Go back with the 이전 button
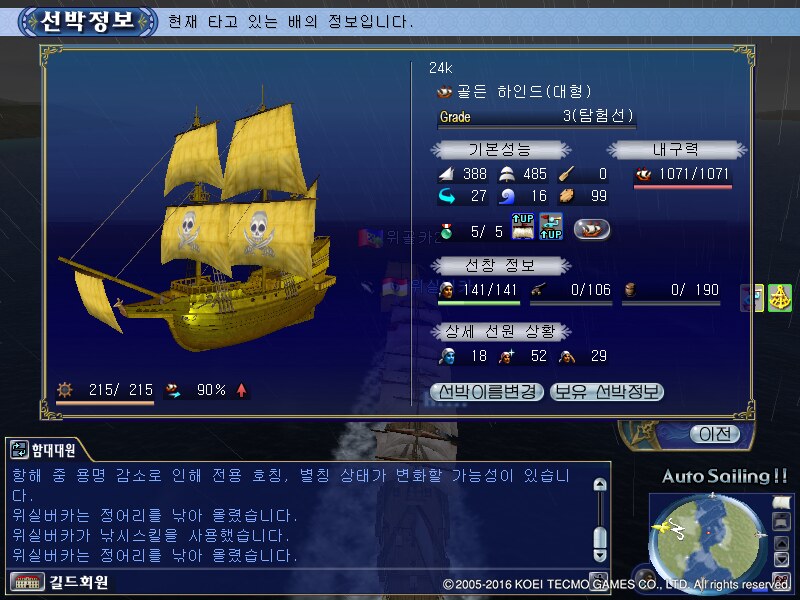Screen dimensions: 800x600 tap(716, 434)
